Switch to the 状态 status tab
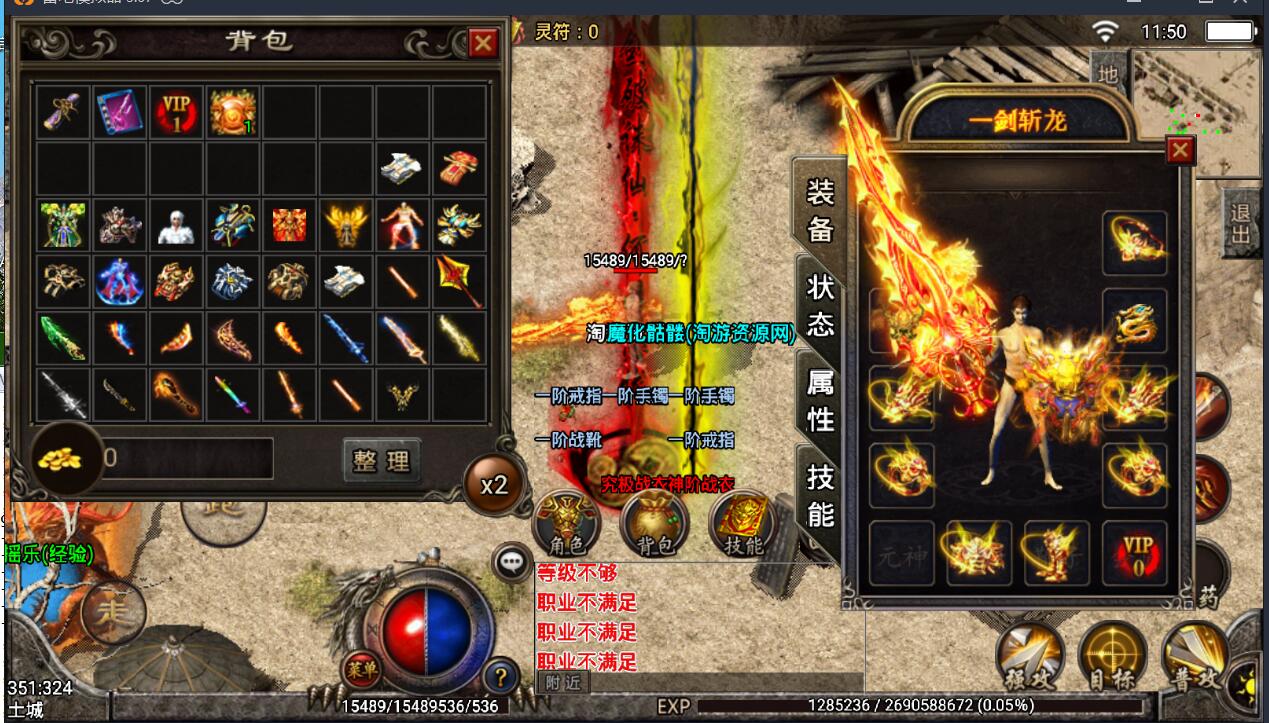Screen dimensions: 1269x723 (820, 305)
